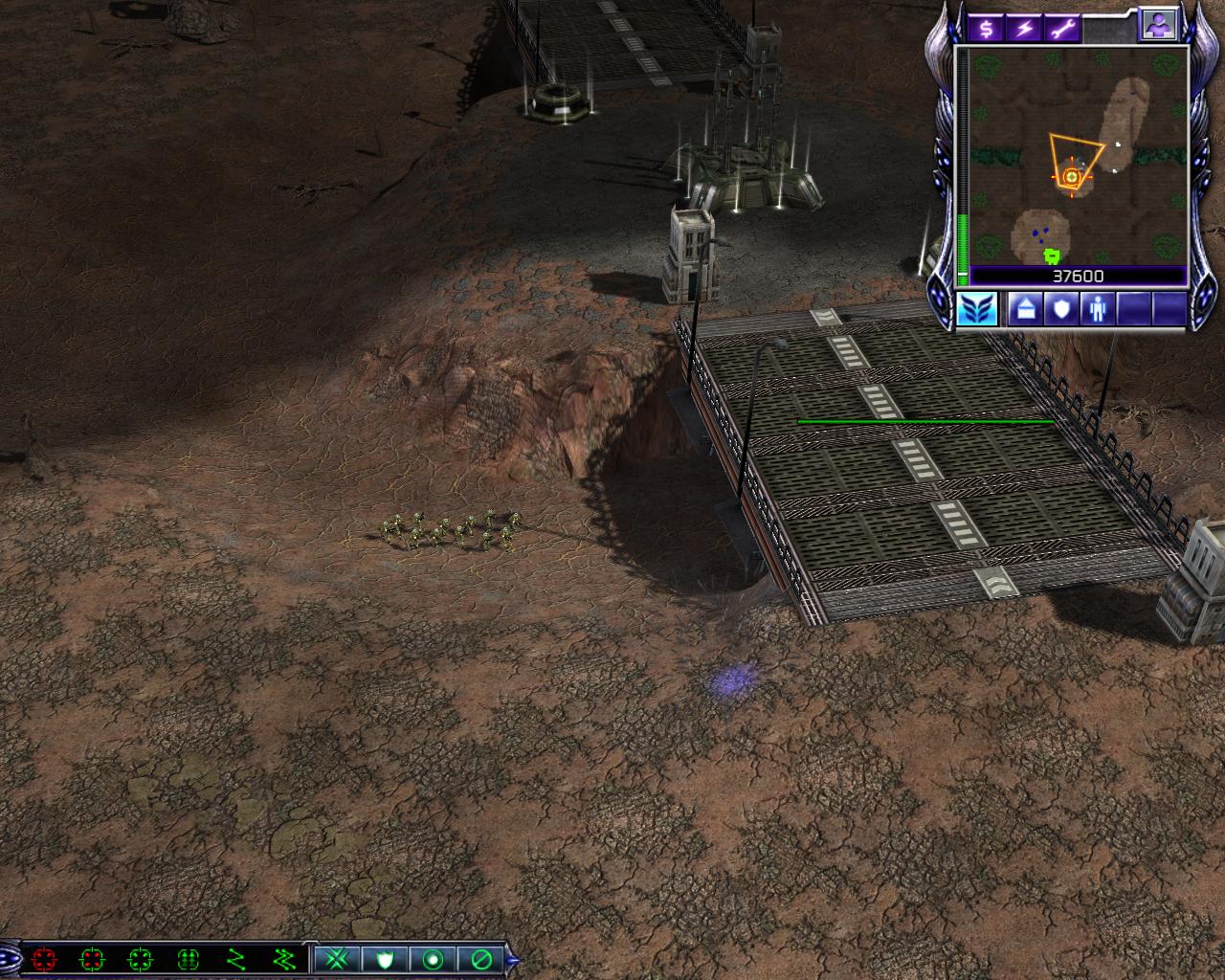Choose the green double-arrow formation command

pos(188,958)
